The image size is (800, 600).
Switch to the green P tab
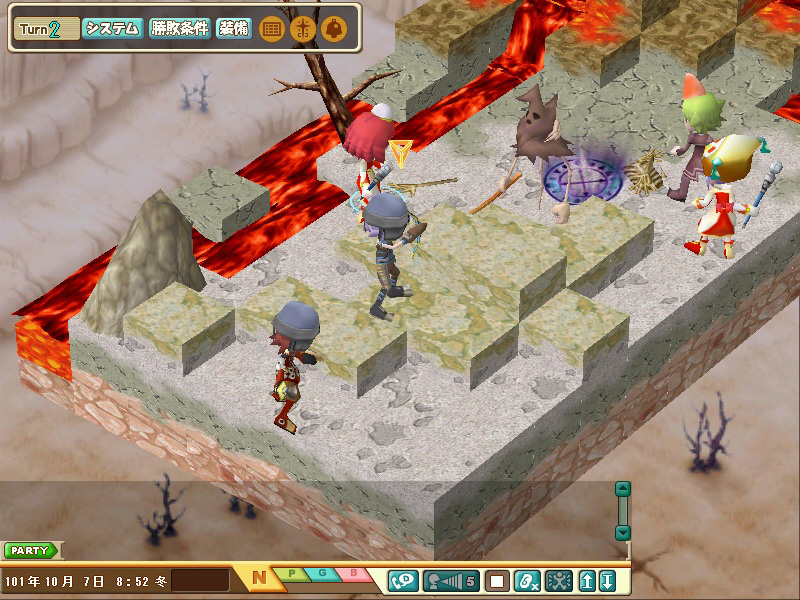pyautogui.click(x=292, y=574)
